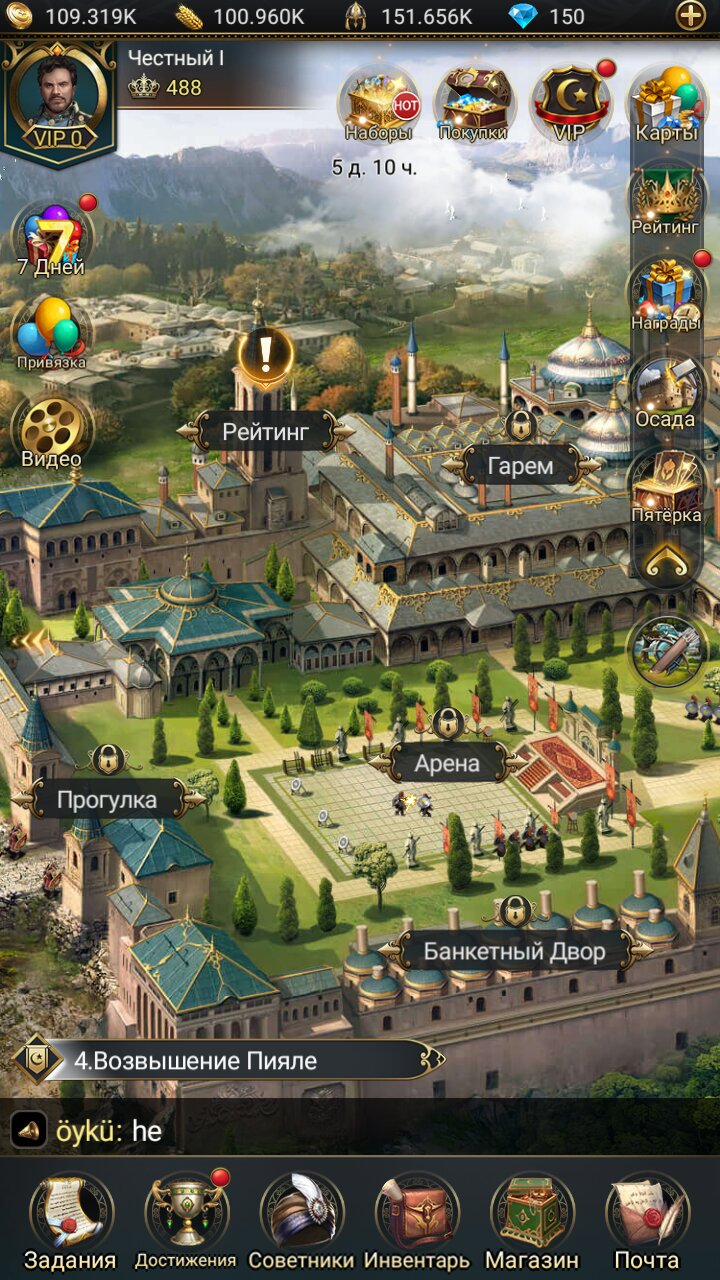Open the Покупки purchases chest
This screenshot has height=1280, width=720.
[x=474, y=104]
